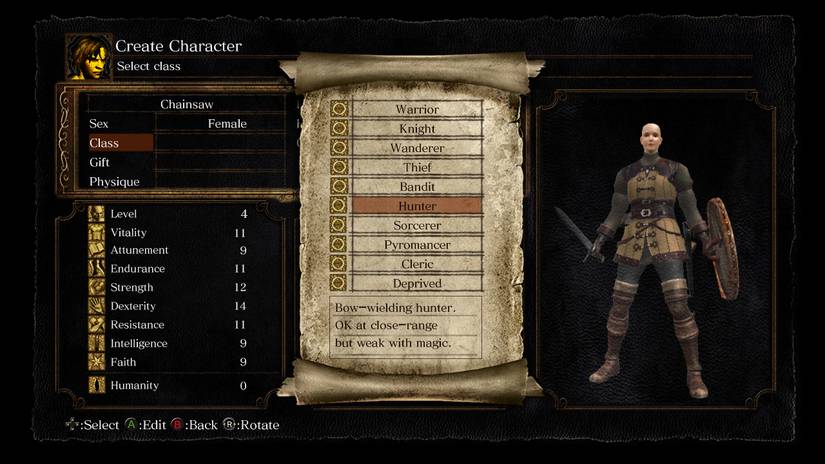Select the Warrior class
Screen dimensions: 825x464
click(x=416, y=109)
